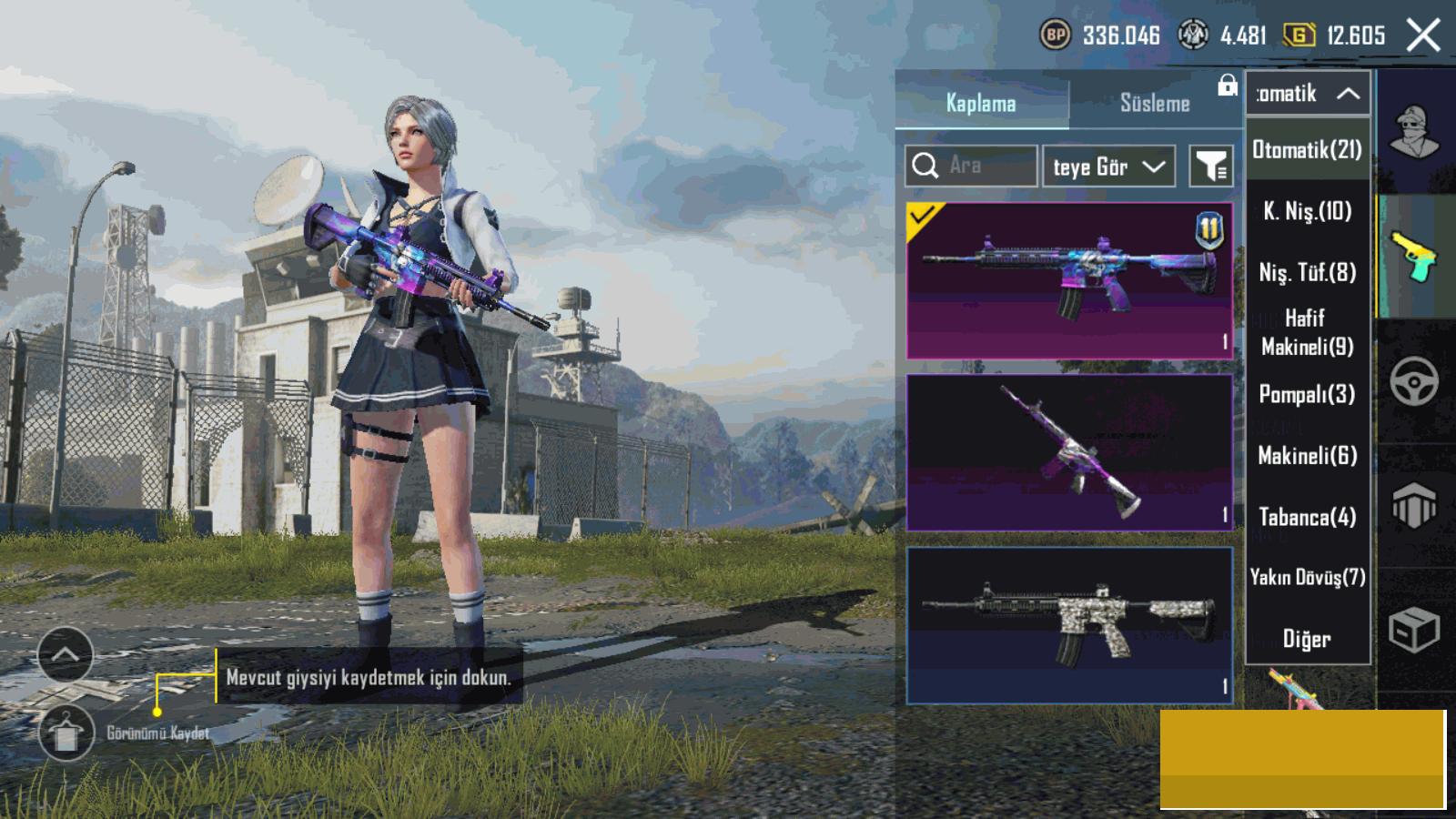Select the white camo M416 skin
The image size is (1456, 819).
1069,625
